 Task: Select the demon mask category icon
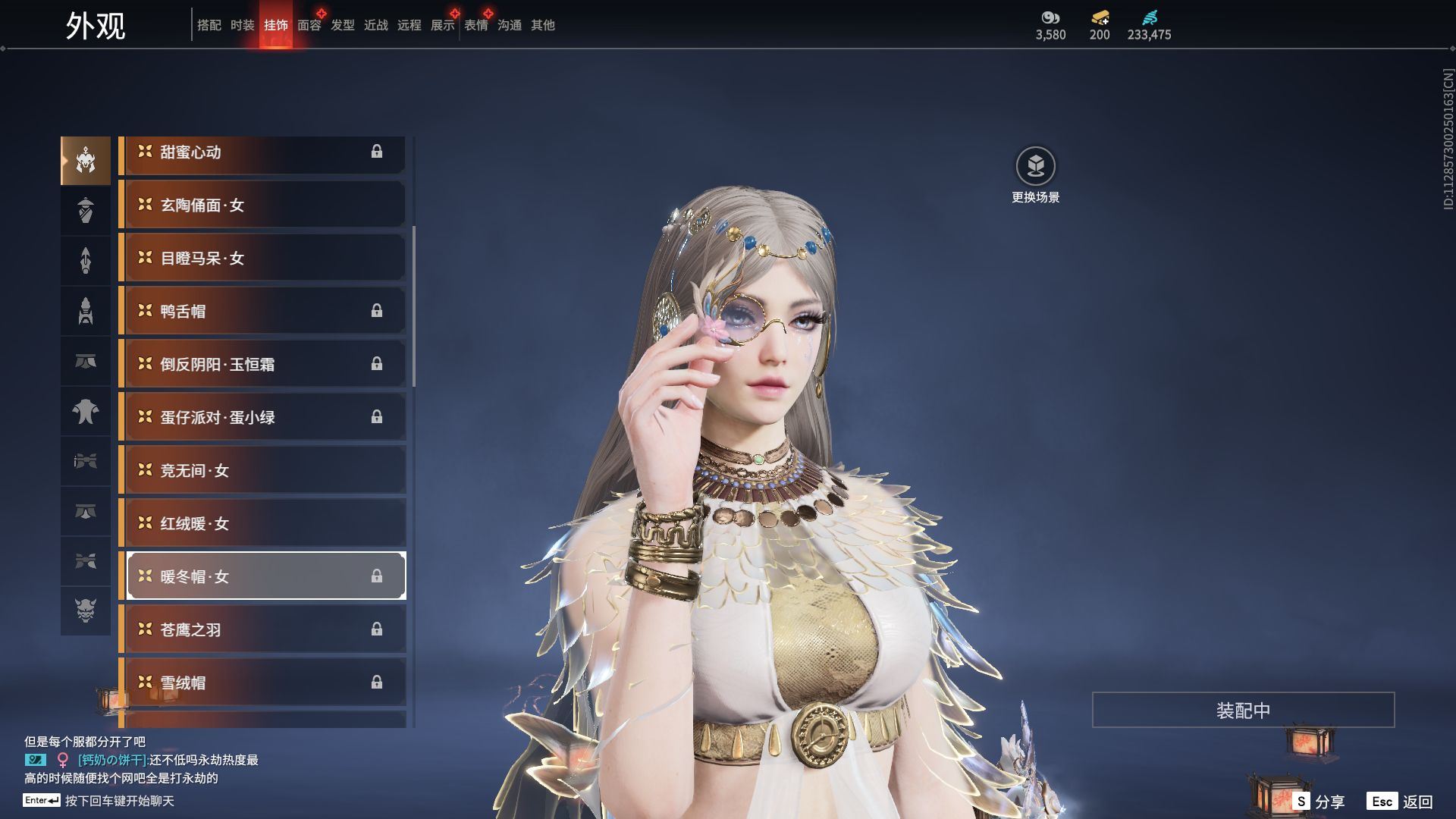pyautogui.click(x=86, y=610)
